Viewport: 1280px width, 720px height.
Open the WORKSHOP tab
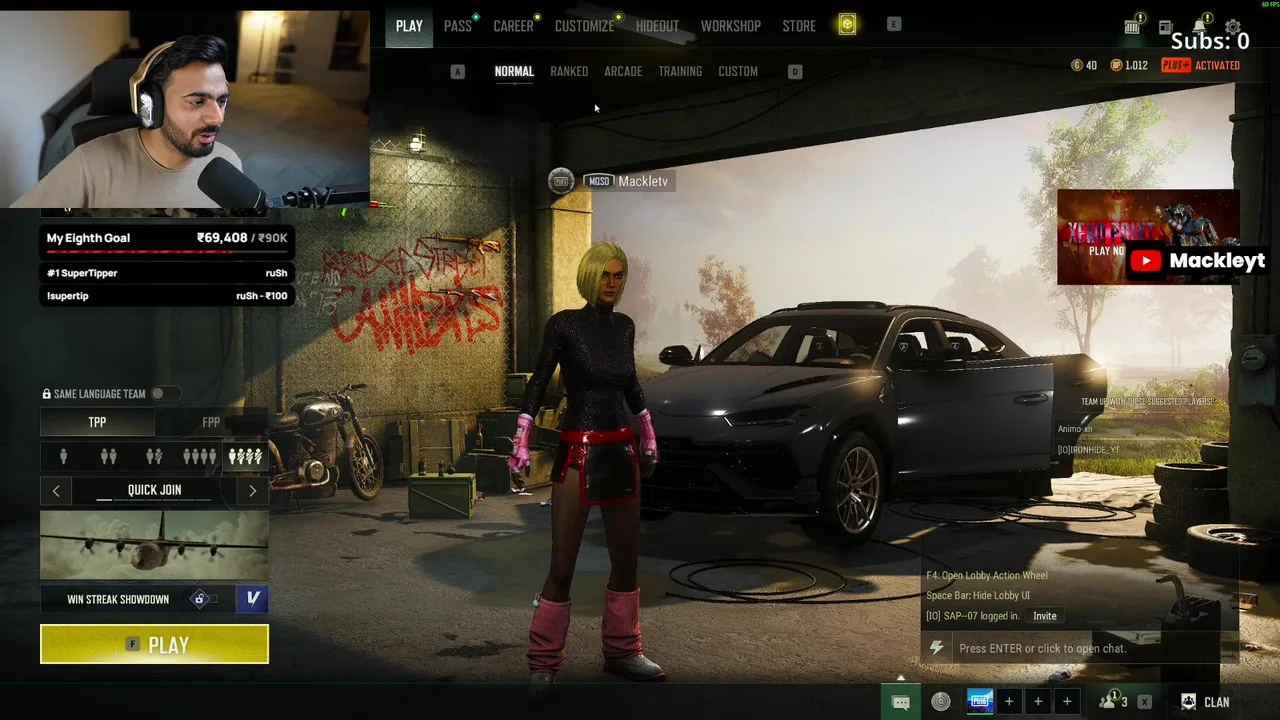pyautogui.click(x=730, y=26)
